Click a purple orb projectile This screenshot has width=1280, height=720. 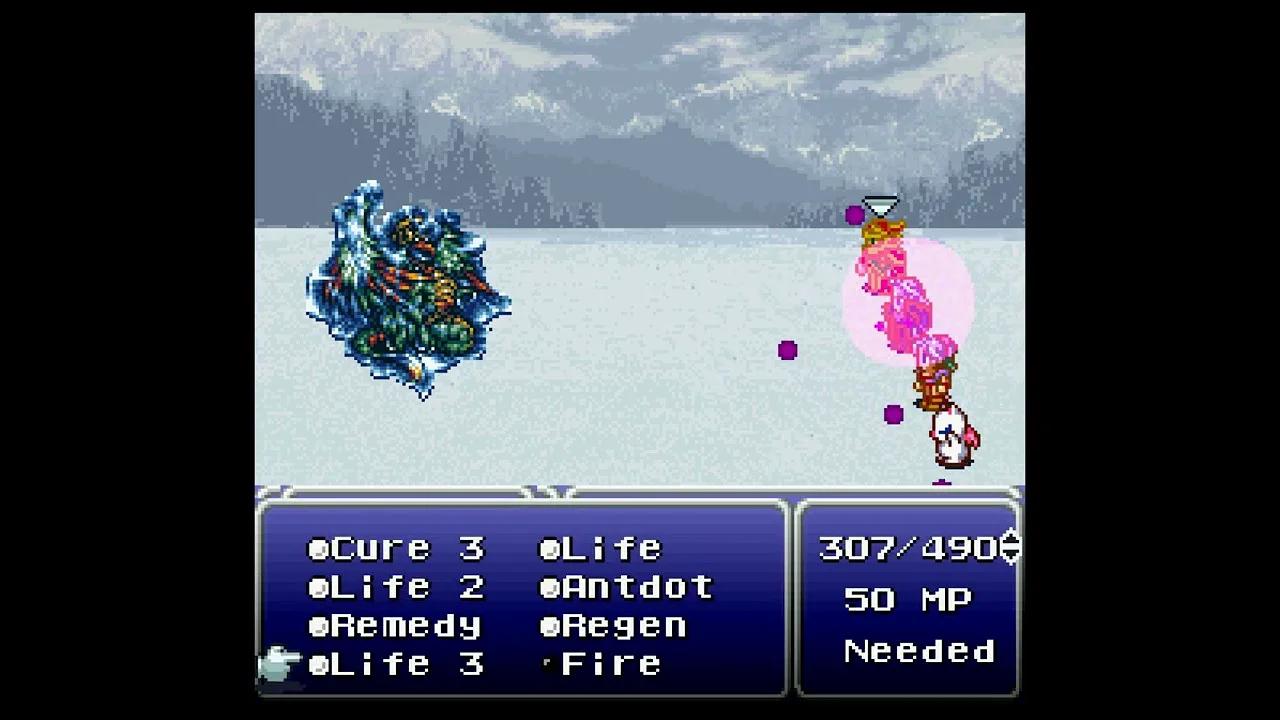click(x=787, y=349)
